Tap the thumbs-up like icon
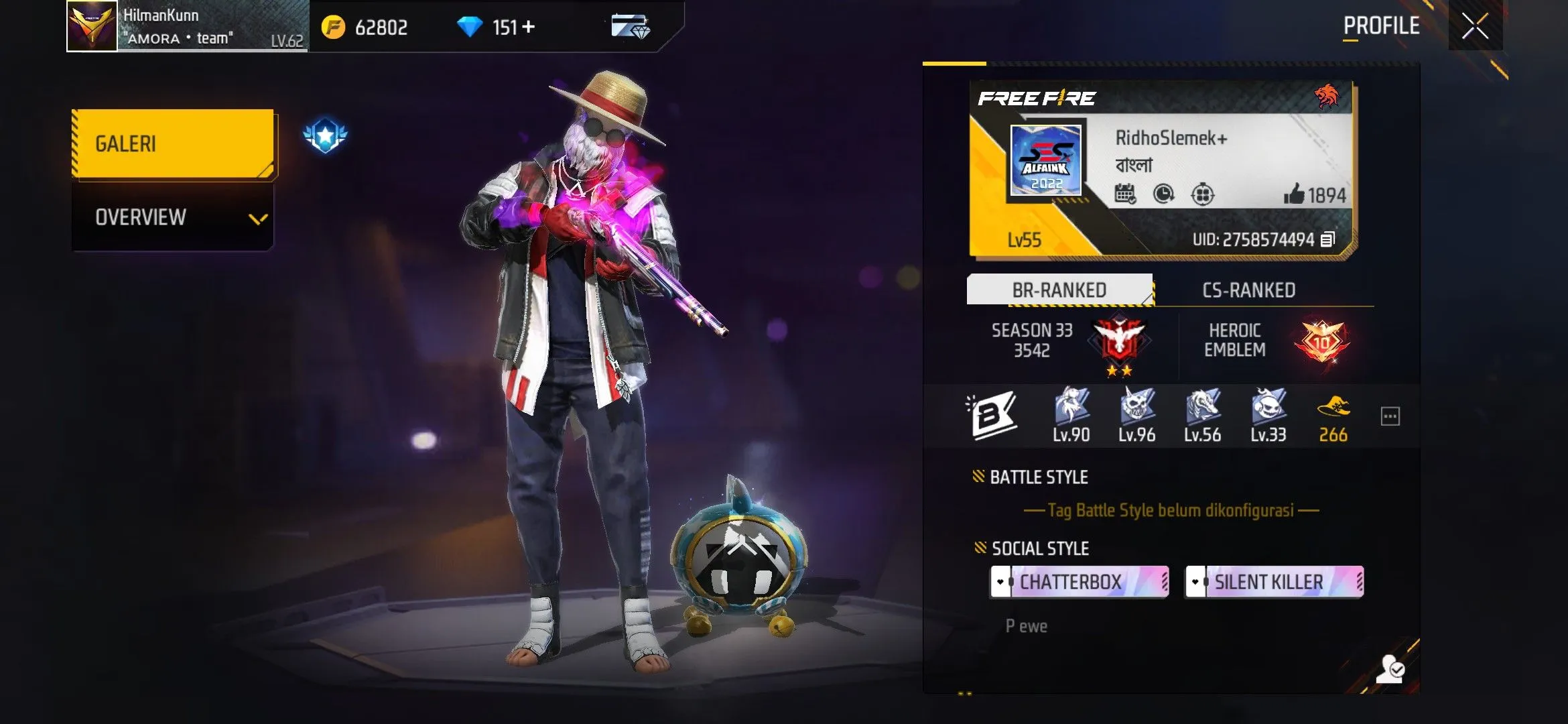This screenshot has width=1568, height=724. [x=1294, y=194]
